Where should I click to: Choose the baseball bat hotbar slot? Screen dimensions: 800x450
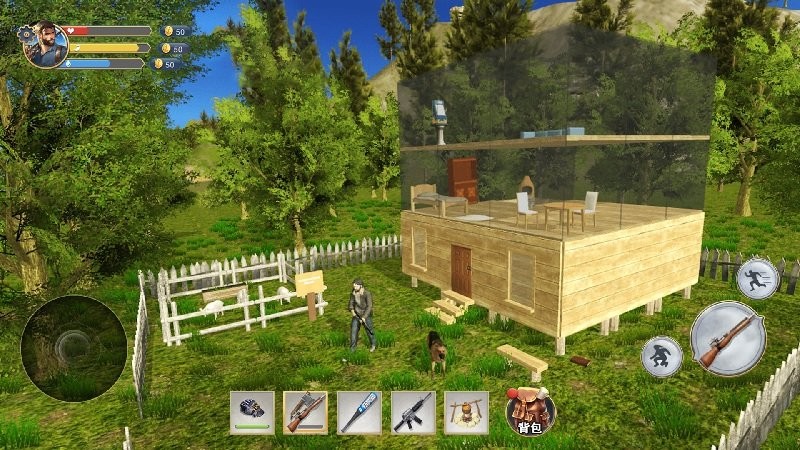pyautogui.click(x=359, y=411)
